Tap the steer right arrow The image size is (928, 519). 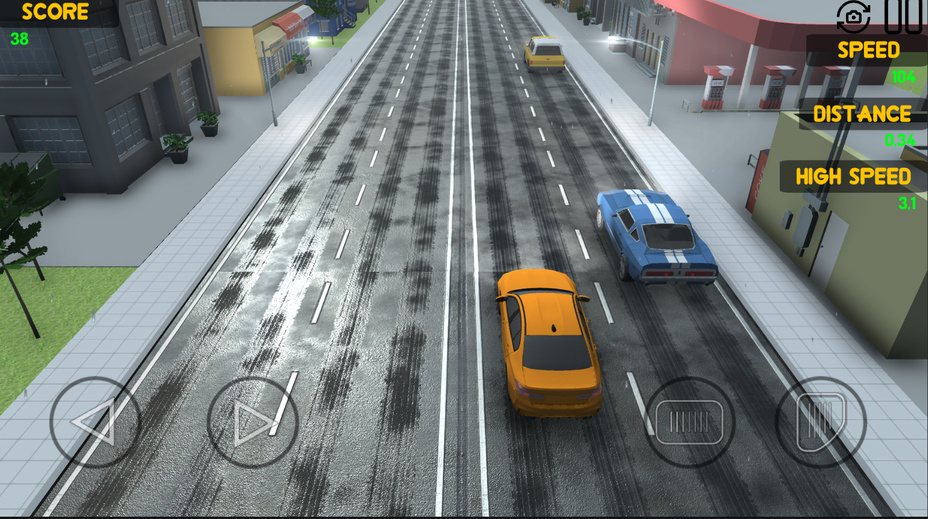tap(252, 422)
